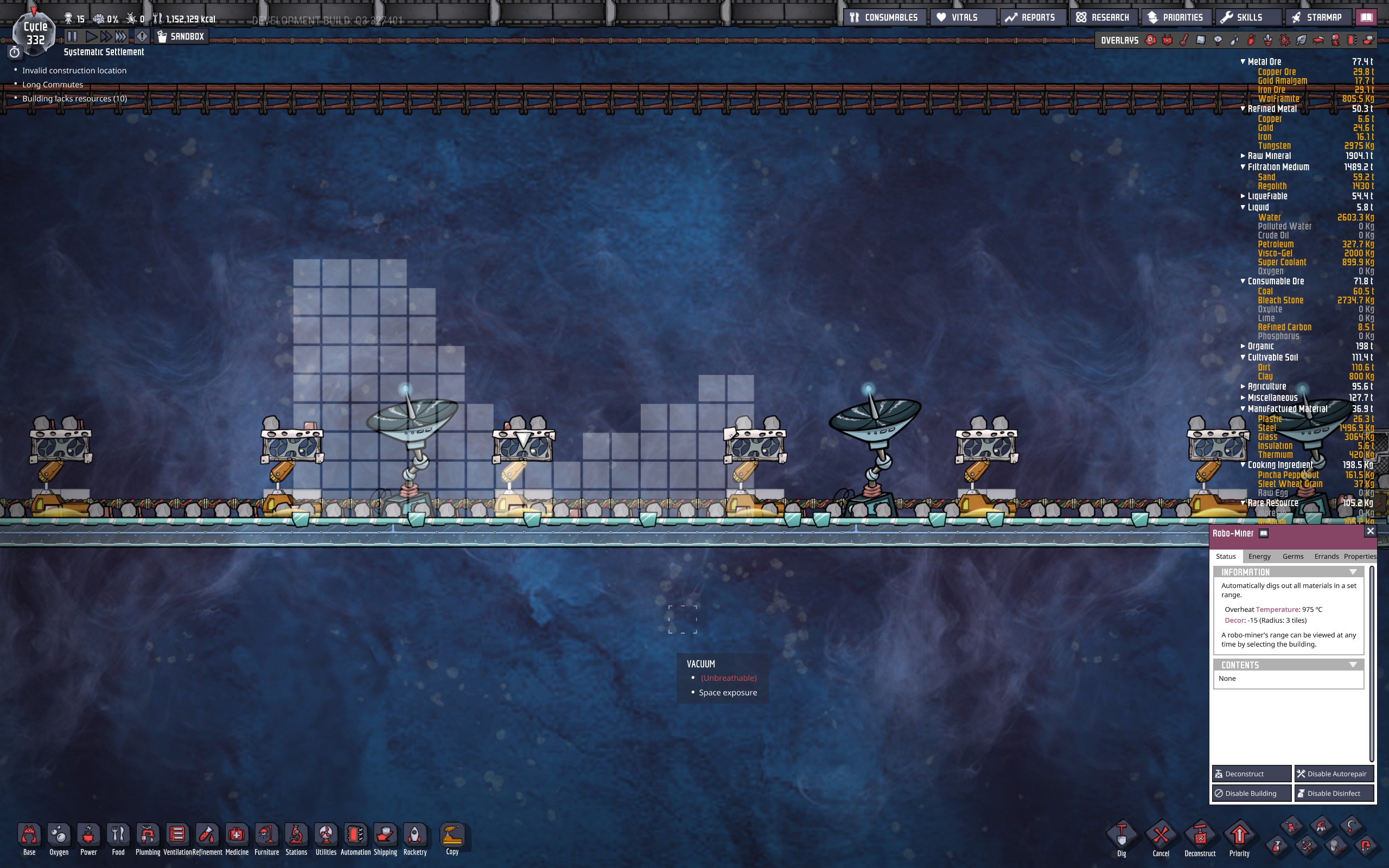Click the Deconstruct button in the Robo-Miner panel
Screen dimensions: 1389x868
[1252, 773]
